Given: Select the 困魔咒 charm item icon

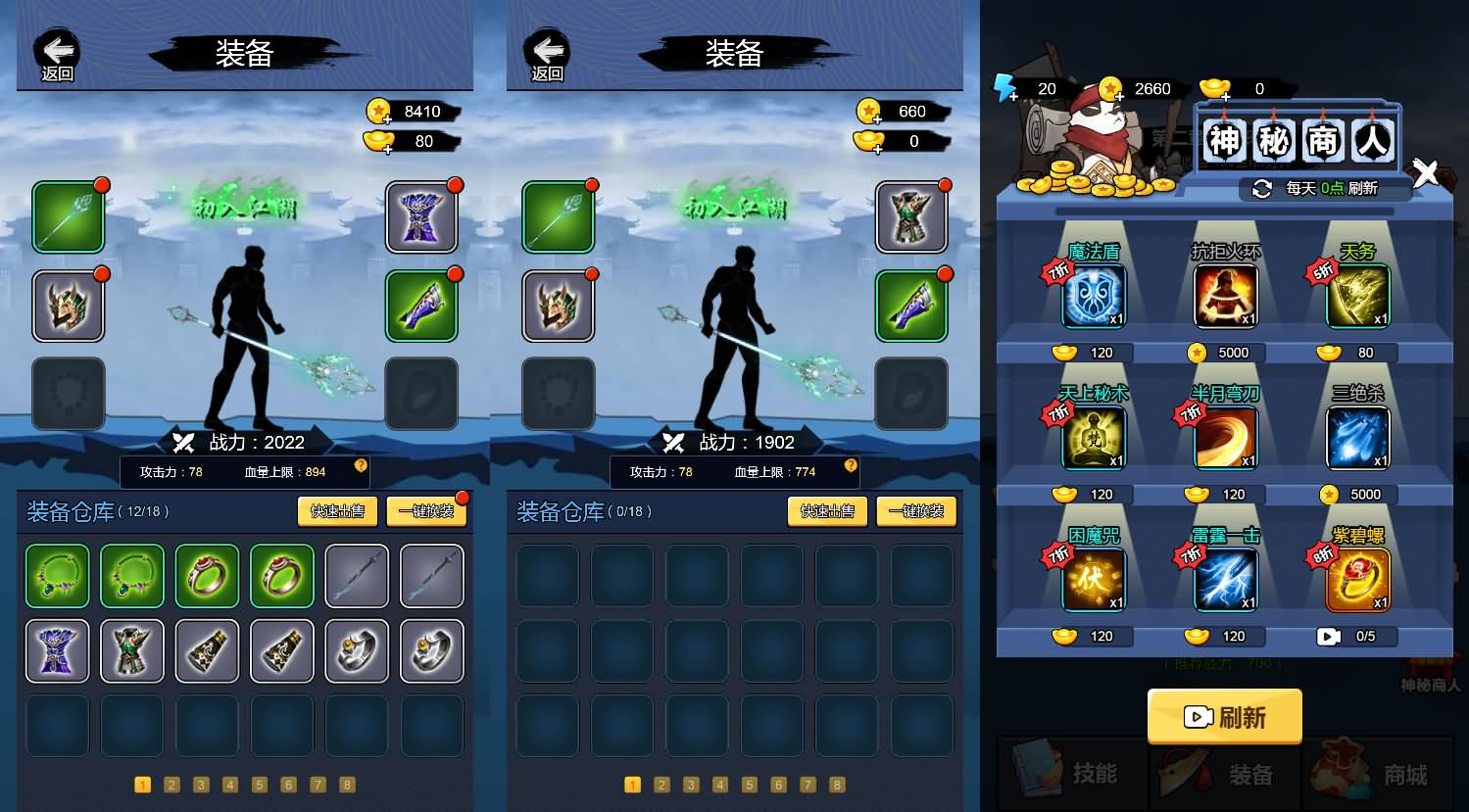Looking at the screenshot, I should [1093, 580].
